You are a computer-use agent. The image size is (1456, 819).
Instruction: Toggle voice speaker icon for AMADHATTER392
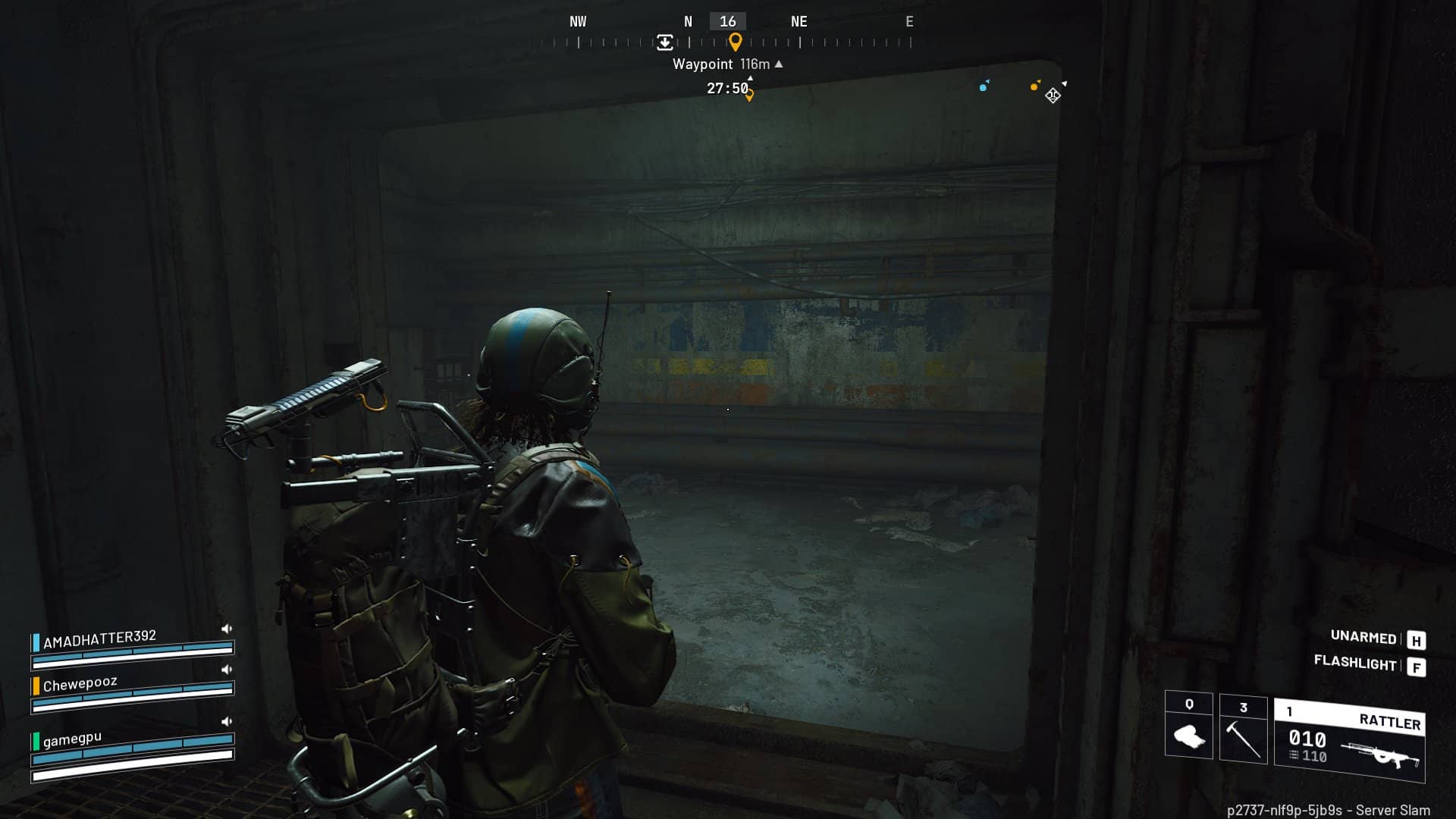pos(226,629)
